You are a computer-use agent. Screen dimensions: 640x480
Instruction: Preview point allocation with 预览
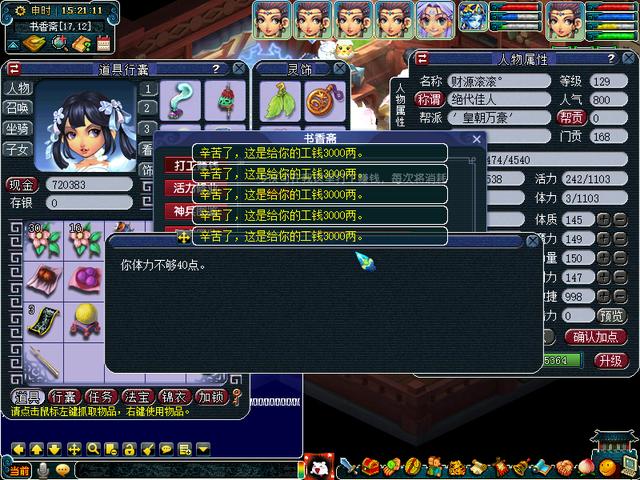pyautogui.click(x=611, y=315)
